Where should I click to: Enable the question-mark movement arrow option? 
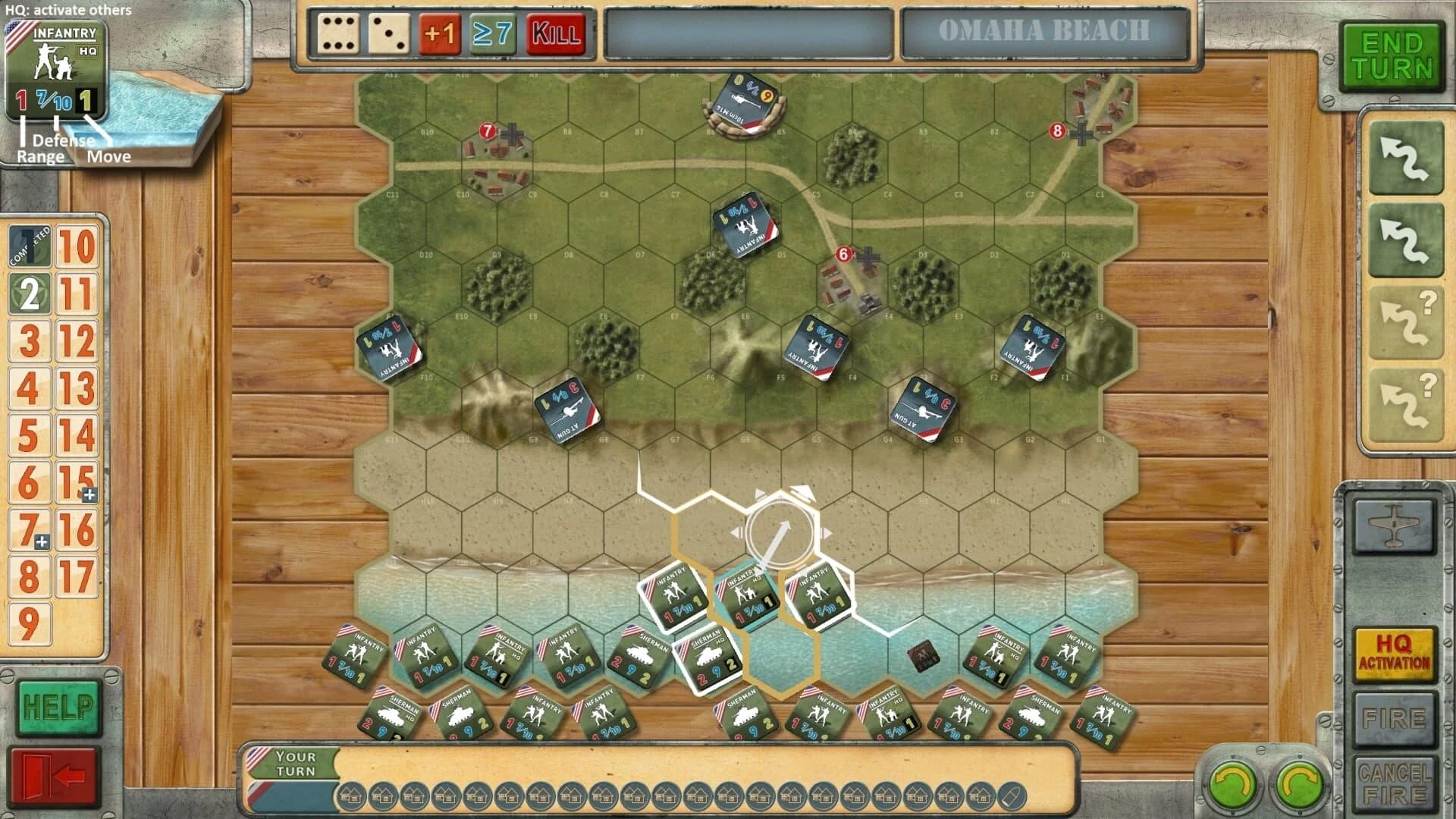tap(1404, 318)
